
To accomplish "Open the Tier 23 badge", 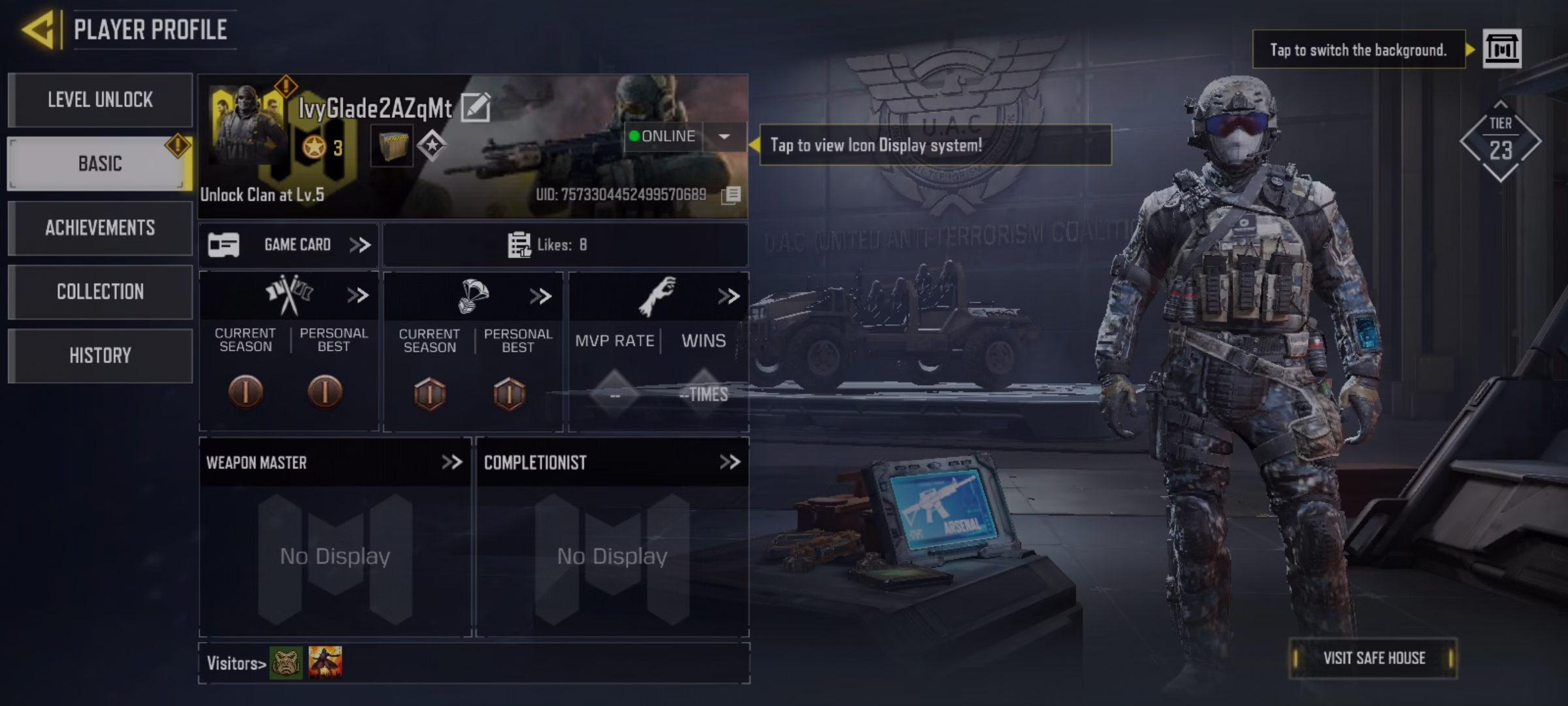I will pyautogui.click(x=1500, y=142).
